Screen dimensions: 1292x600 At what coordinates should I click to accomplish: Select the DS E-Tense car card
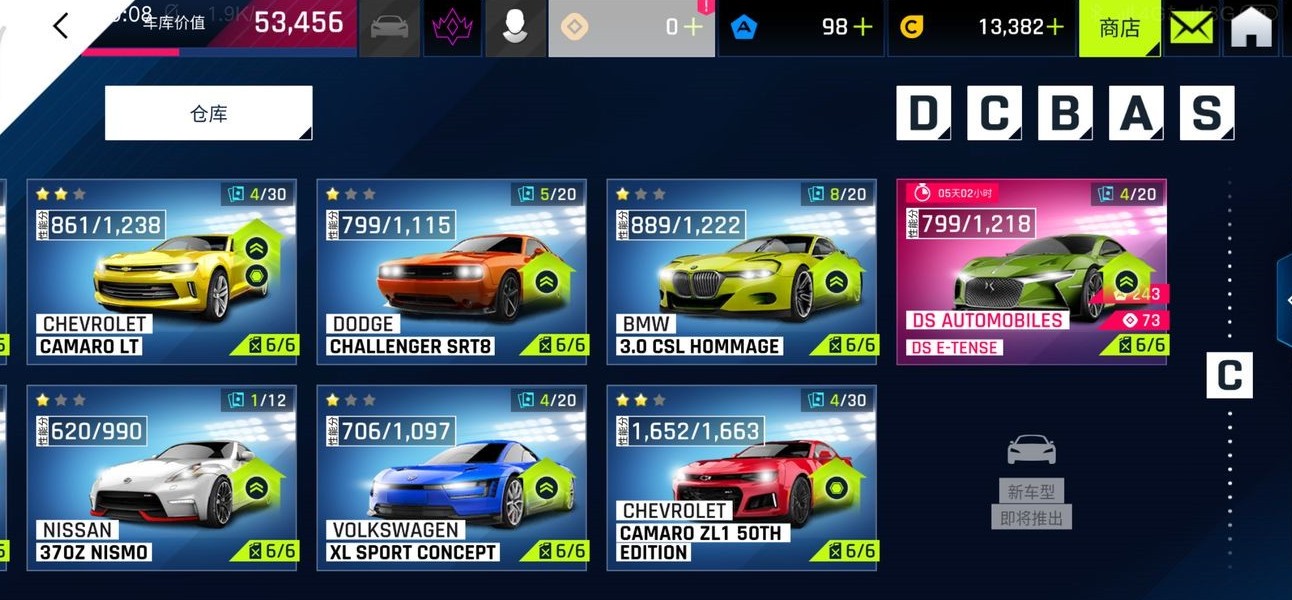(x=1031, y=271)
